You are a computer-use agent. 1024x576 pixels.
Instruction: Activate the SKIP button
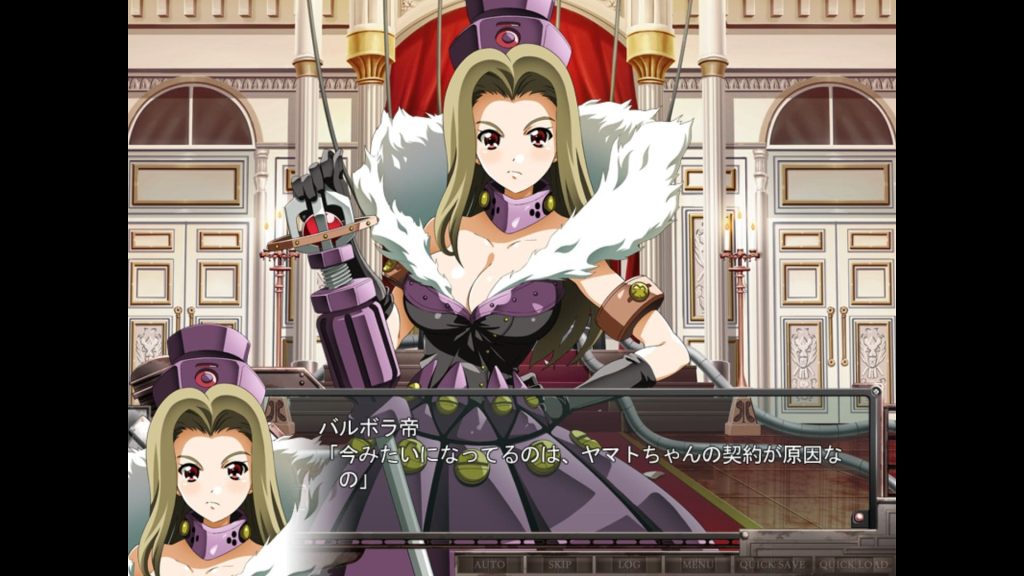[x=560, y=564]
